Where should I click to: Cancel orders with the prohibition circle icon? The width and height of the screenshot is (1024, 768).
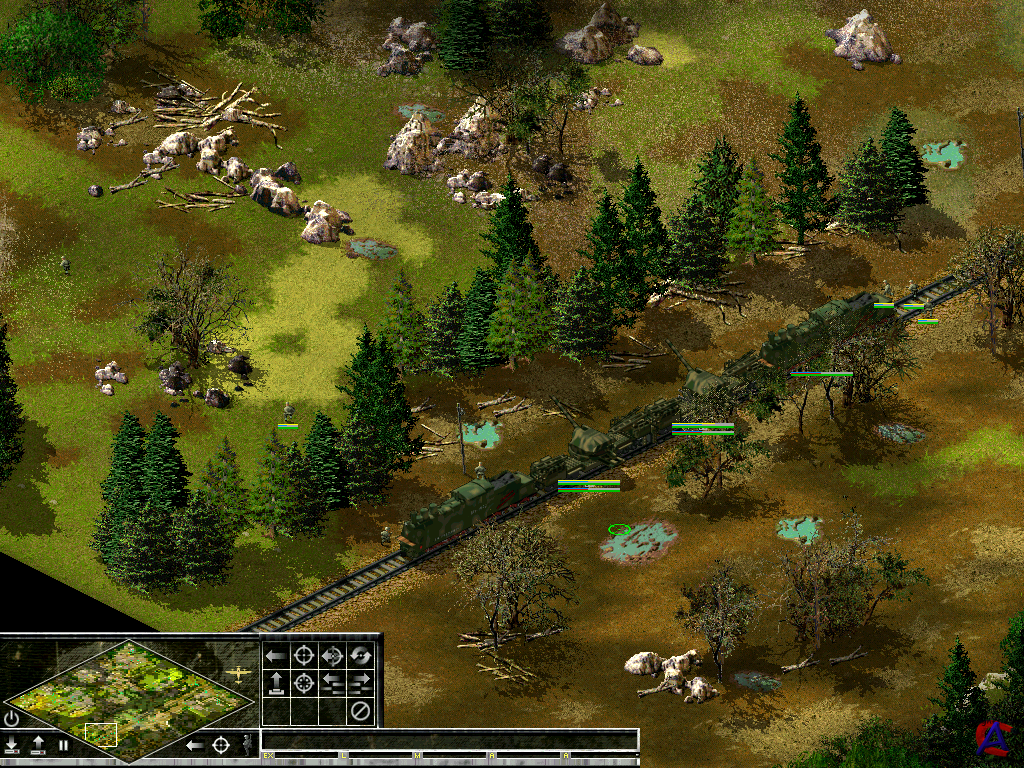[x=361, y=712]
